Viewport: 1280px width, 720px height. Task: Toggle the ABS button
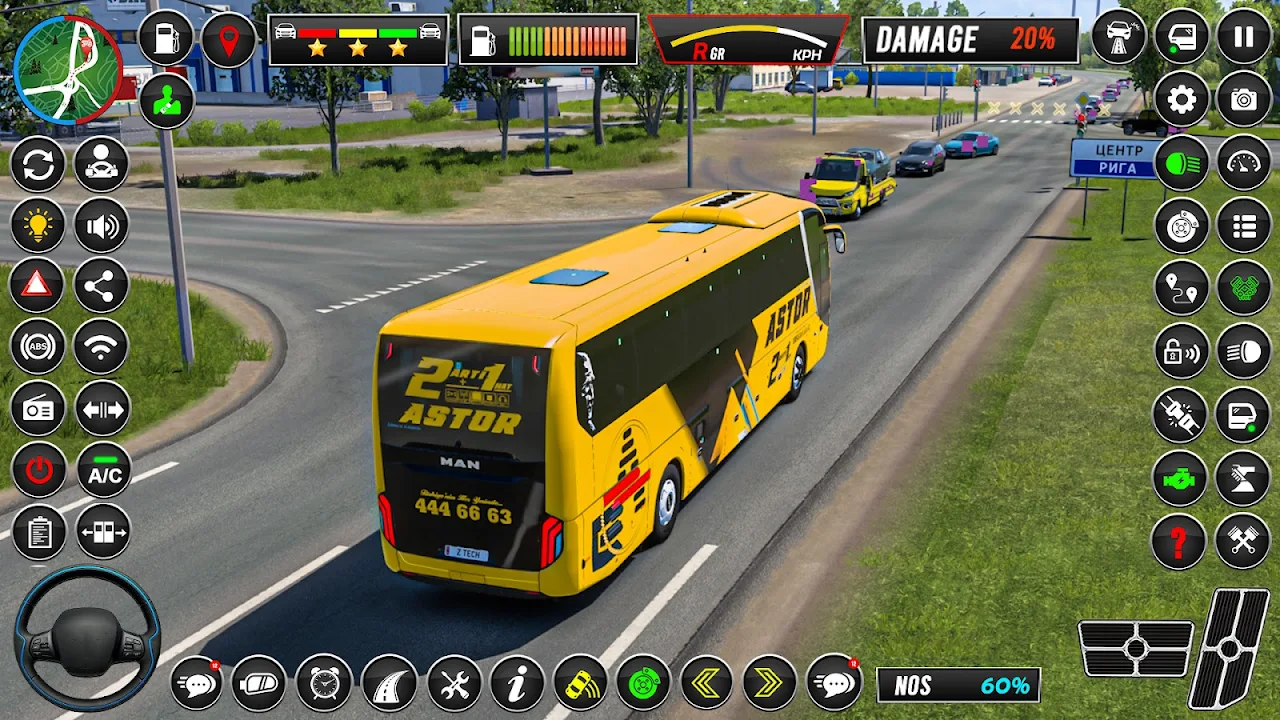click(38, 347)
